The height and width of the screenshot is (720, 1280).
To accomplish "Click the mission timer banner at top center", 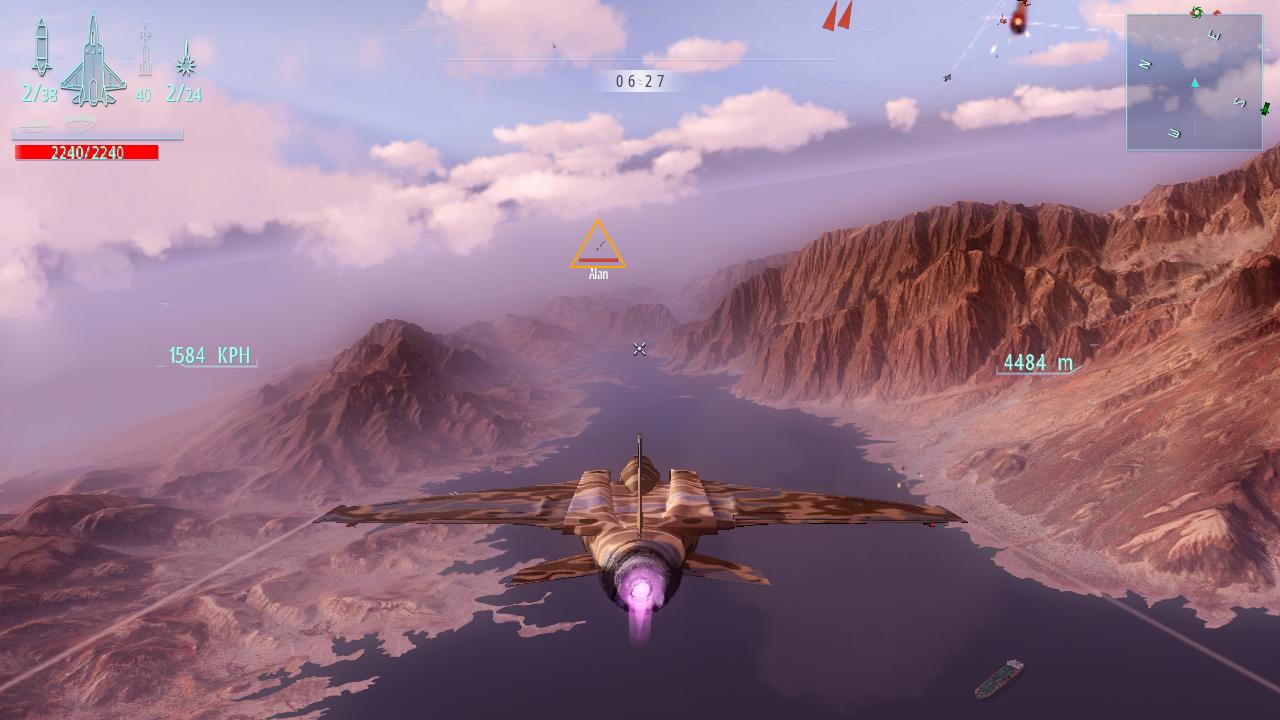I will point(639,83).
